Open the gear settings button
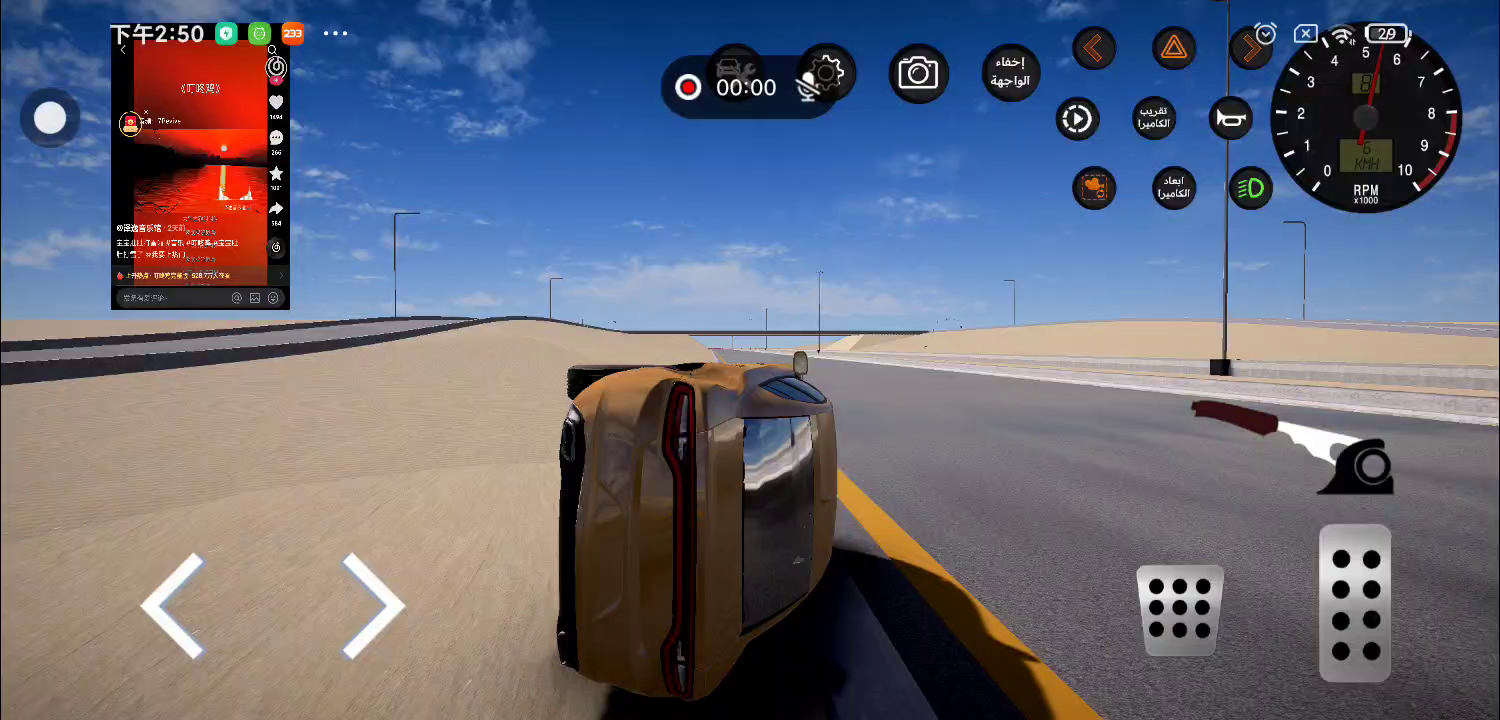Screen dimensions: 1500x720 [x=828, y=72]
